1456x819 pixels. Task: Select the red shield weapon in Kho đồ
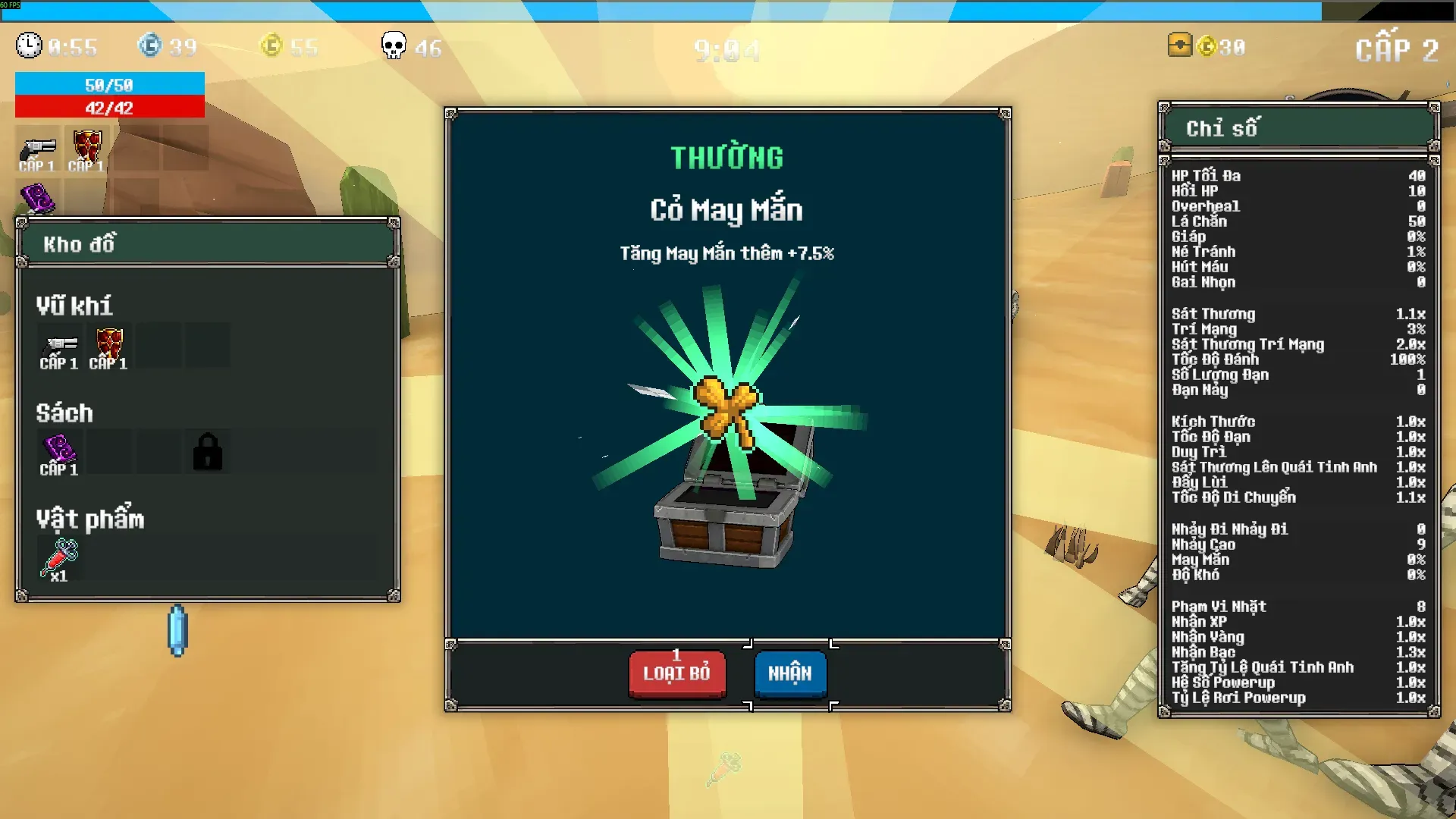(109, 347)
